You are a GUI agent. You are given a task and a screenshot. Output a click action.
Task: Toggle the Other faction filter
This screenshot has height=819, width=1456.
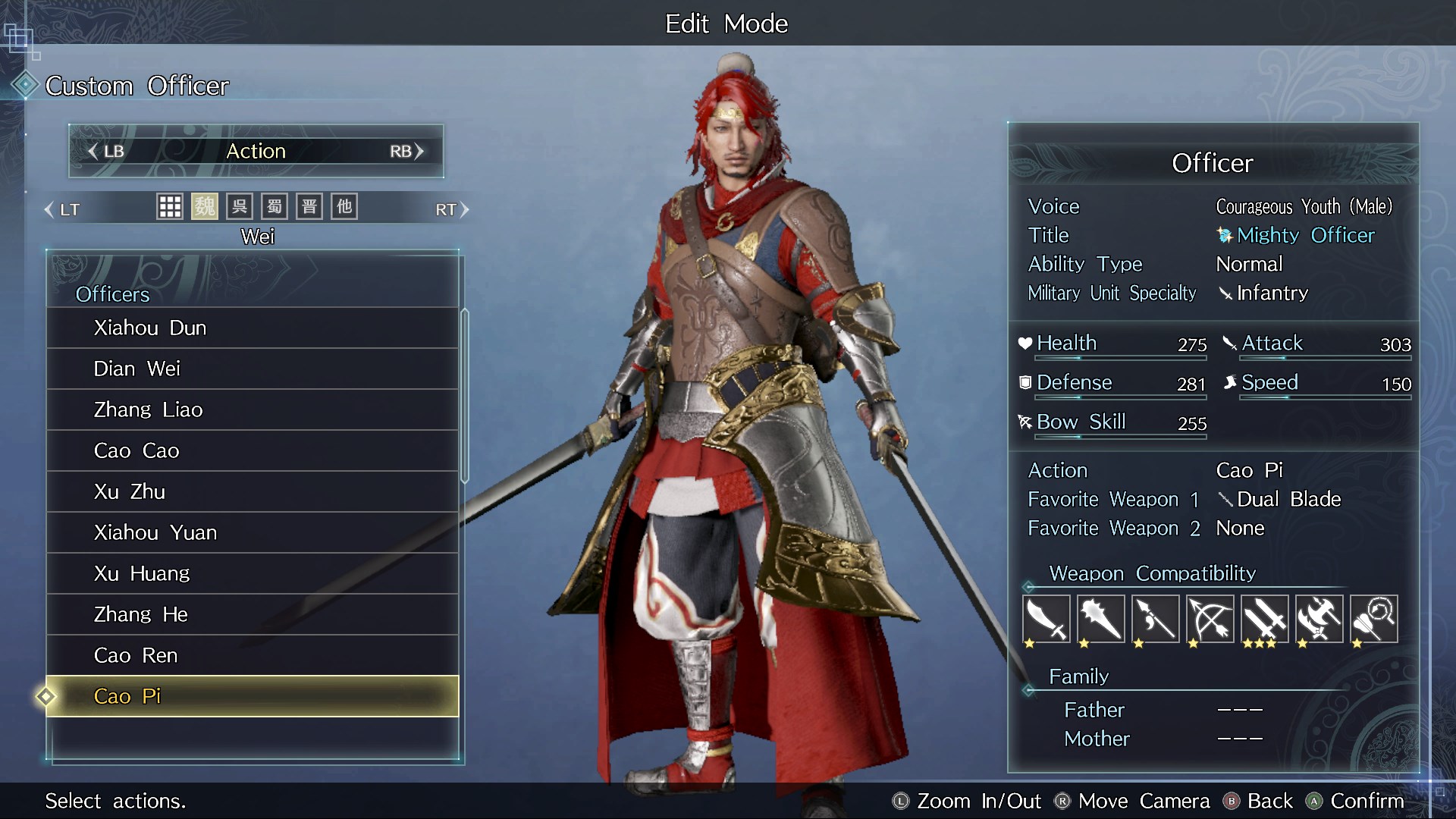tap(344, 206)
